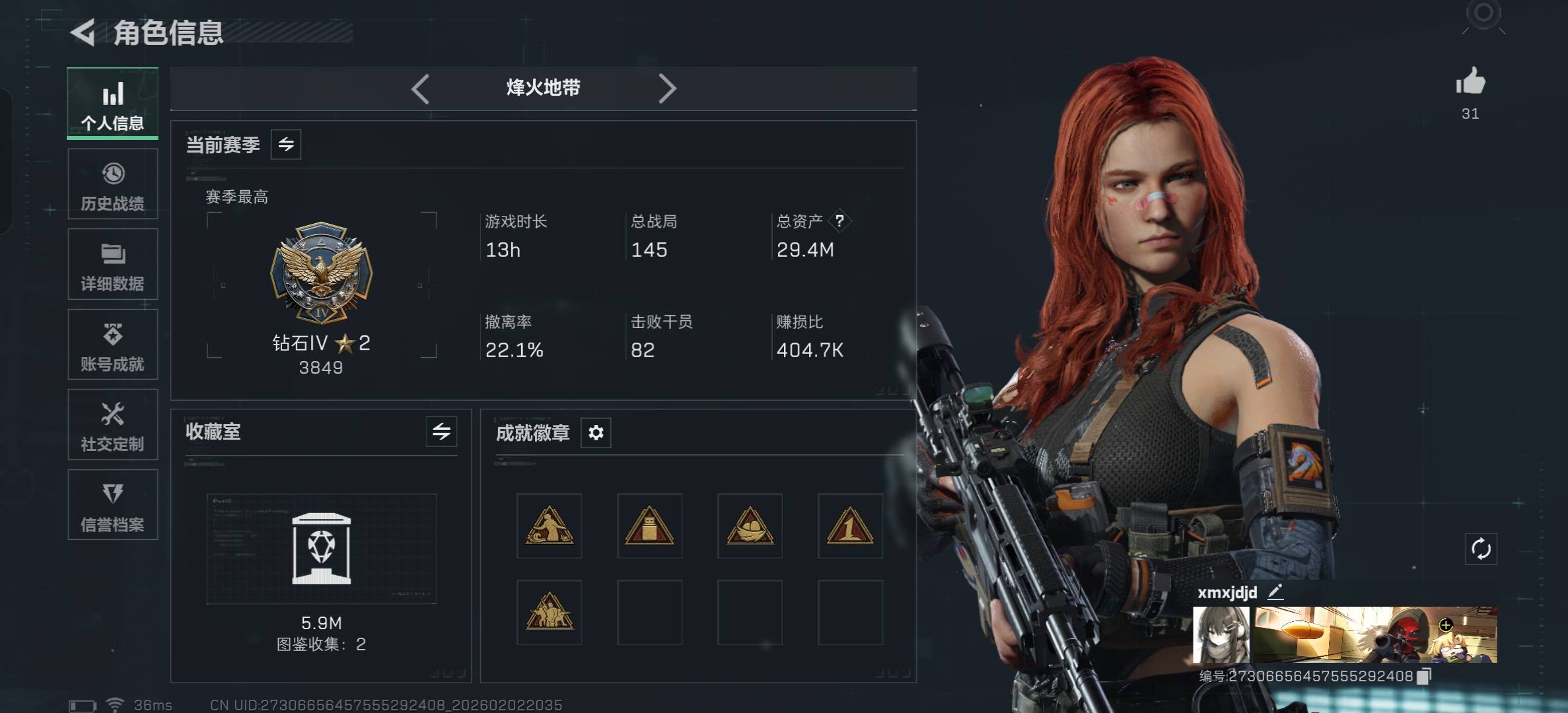Select the number 1 achievement badge
1568x713 pixels.
click(x=850, y=526)
